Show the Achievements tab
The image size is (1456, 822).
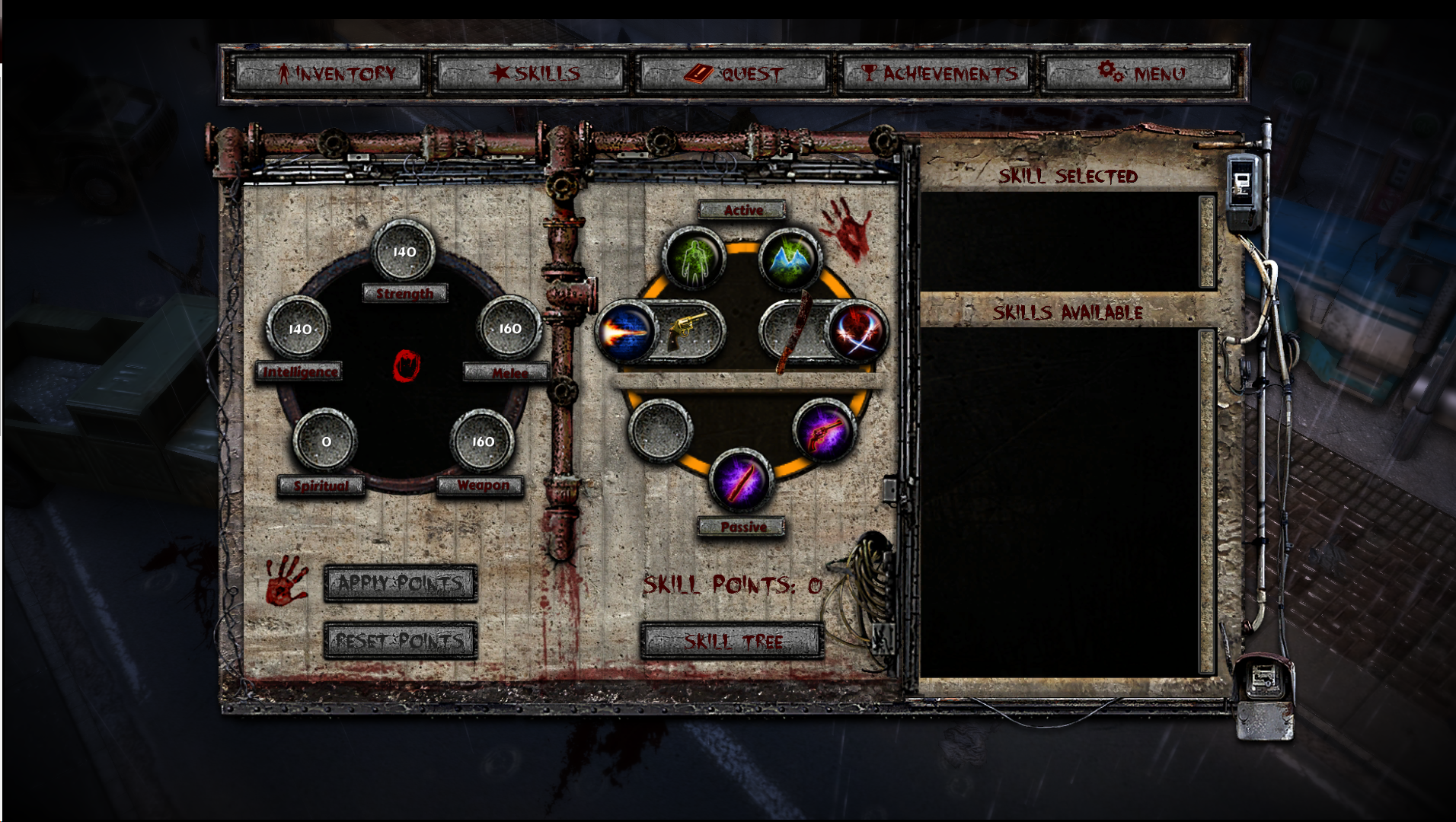coord(937,74)
